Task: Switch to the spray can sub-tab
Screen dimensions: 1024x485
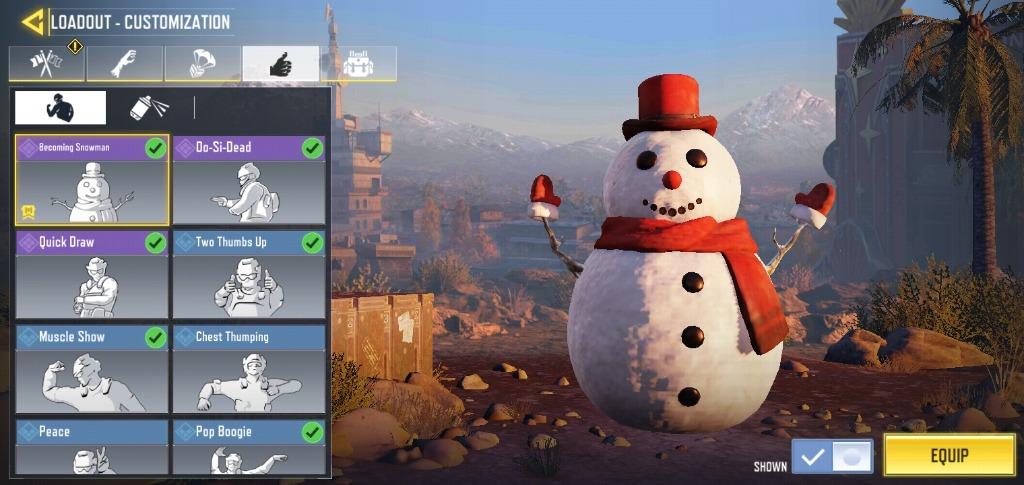Action: tap(149, 107)
